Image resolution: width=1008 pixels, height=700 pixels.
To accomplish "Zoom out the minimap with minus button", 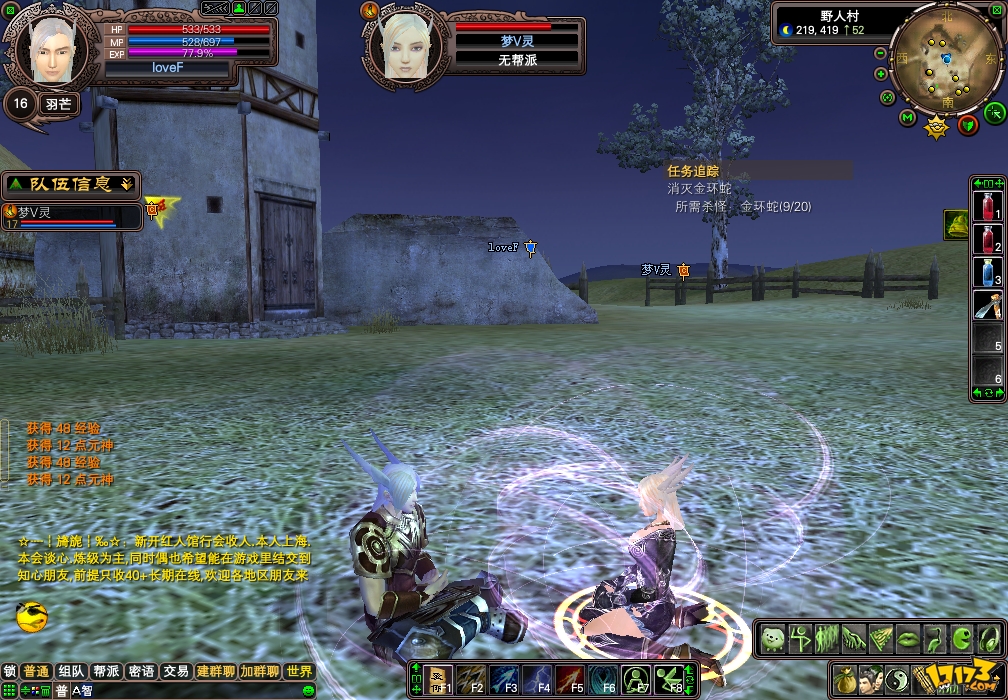I will coord(880,53).
